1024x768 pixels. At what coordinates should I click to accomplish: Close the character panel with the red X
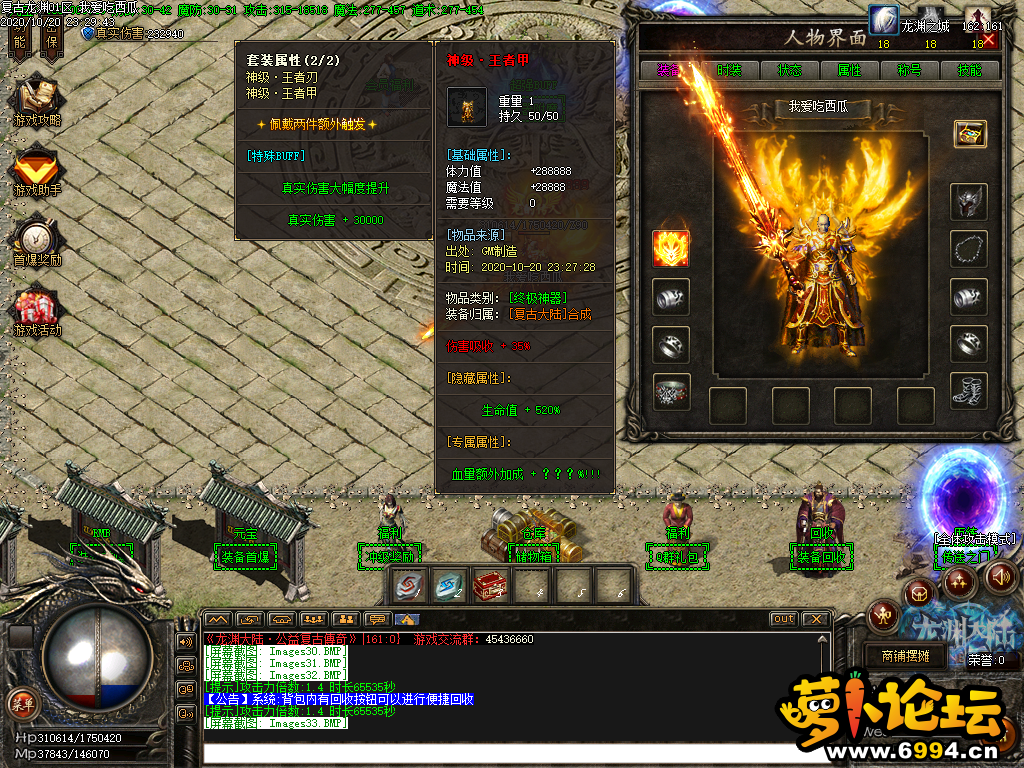pyautogui.click(x=989, y=41)
